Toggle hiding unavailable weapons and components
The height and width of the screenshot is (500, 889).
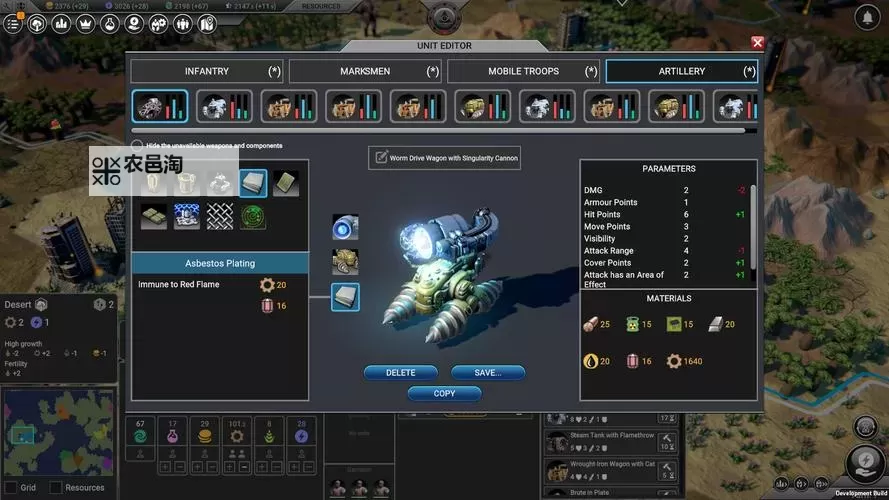point(138,146)
